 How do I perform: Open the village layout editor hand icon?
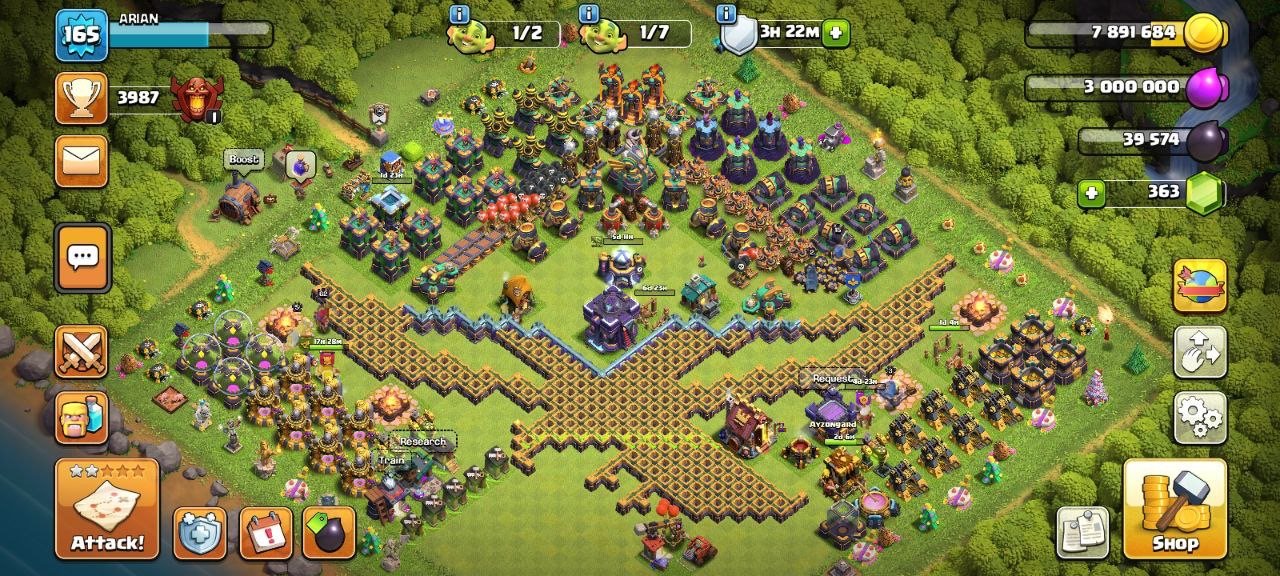[1199, 352]
